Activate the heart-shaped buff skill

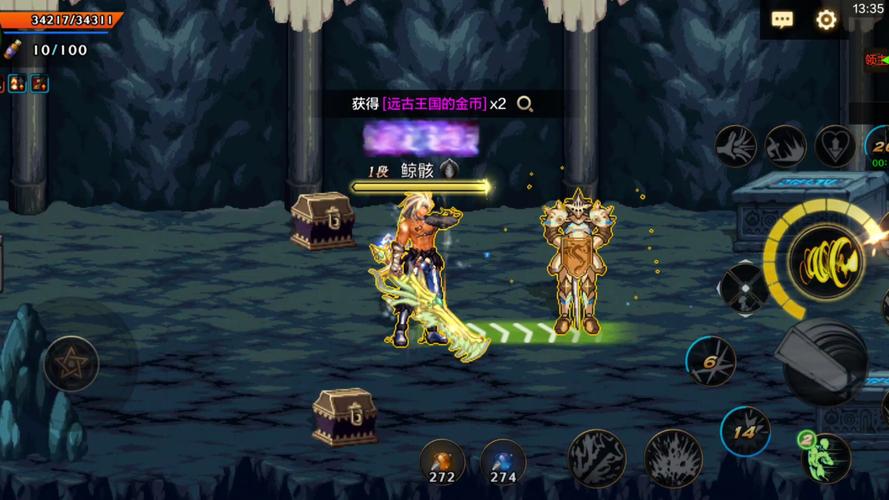(x=835, y=146)
